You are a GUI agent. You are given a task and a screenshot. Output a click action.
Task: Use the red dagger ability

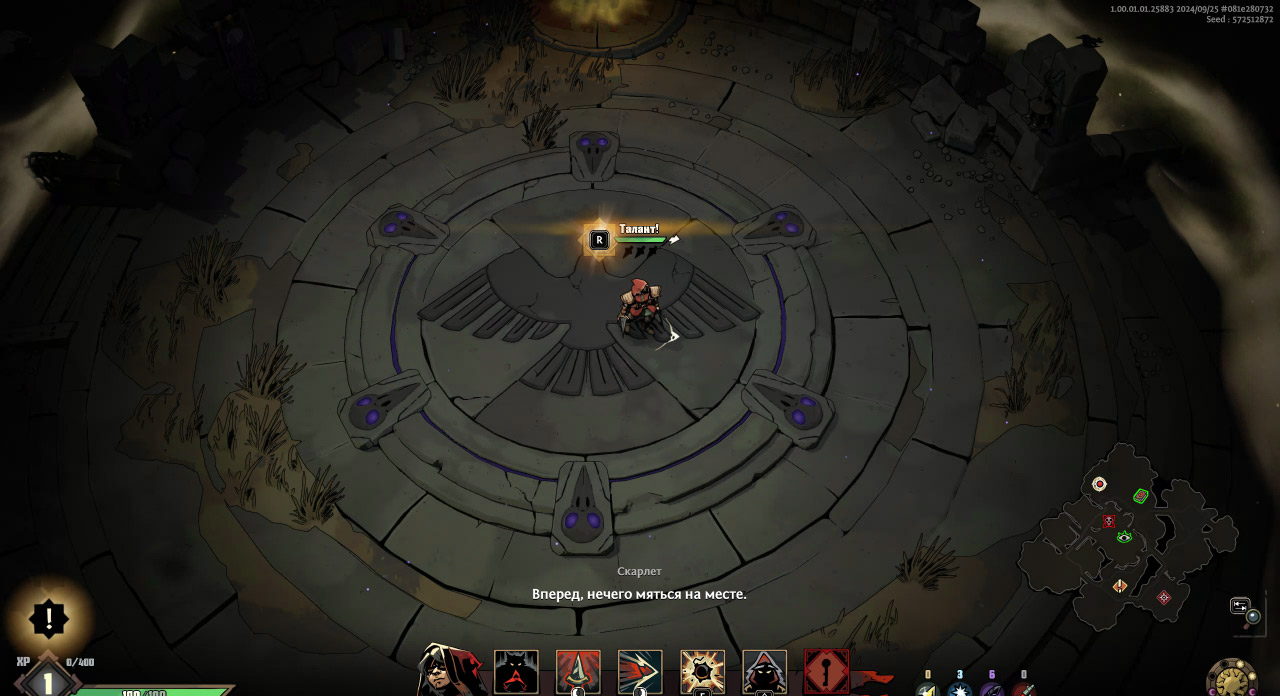578,672
